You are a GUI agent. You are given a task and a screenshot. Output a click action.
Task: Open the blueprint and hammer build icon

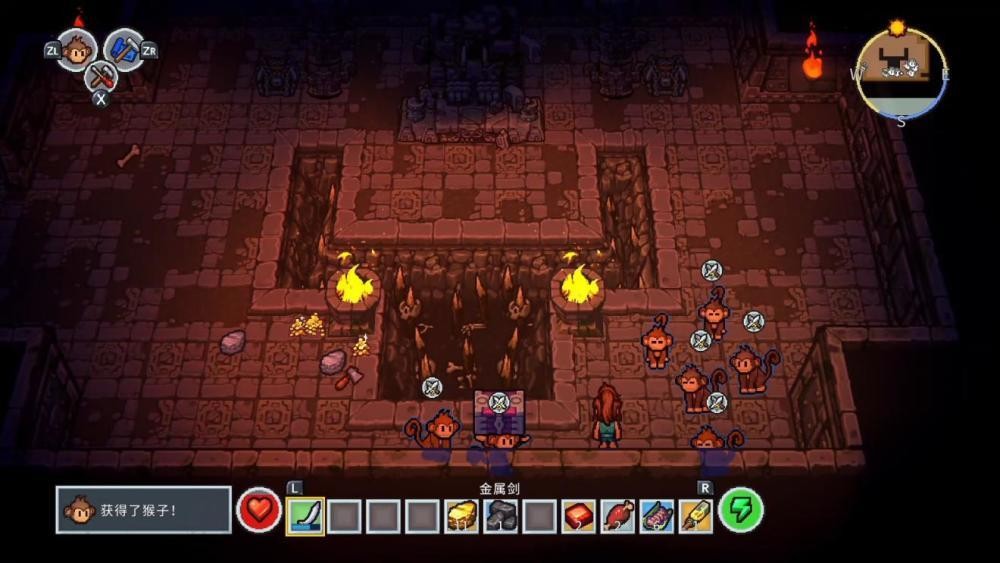pyautogui.click(x=124, y=49)
